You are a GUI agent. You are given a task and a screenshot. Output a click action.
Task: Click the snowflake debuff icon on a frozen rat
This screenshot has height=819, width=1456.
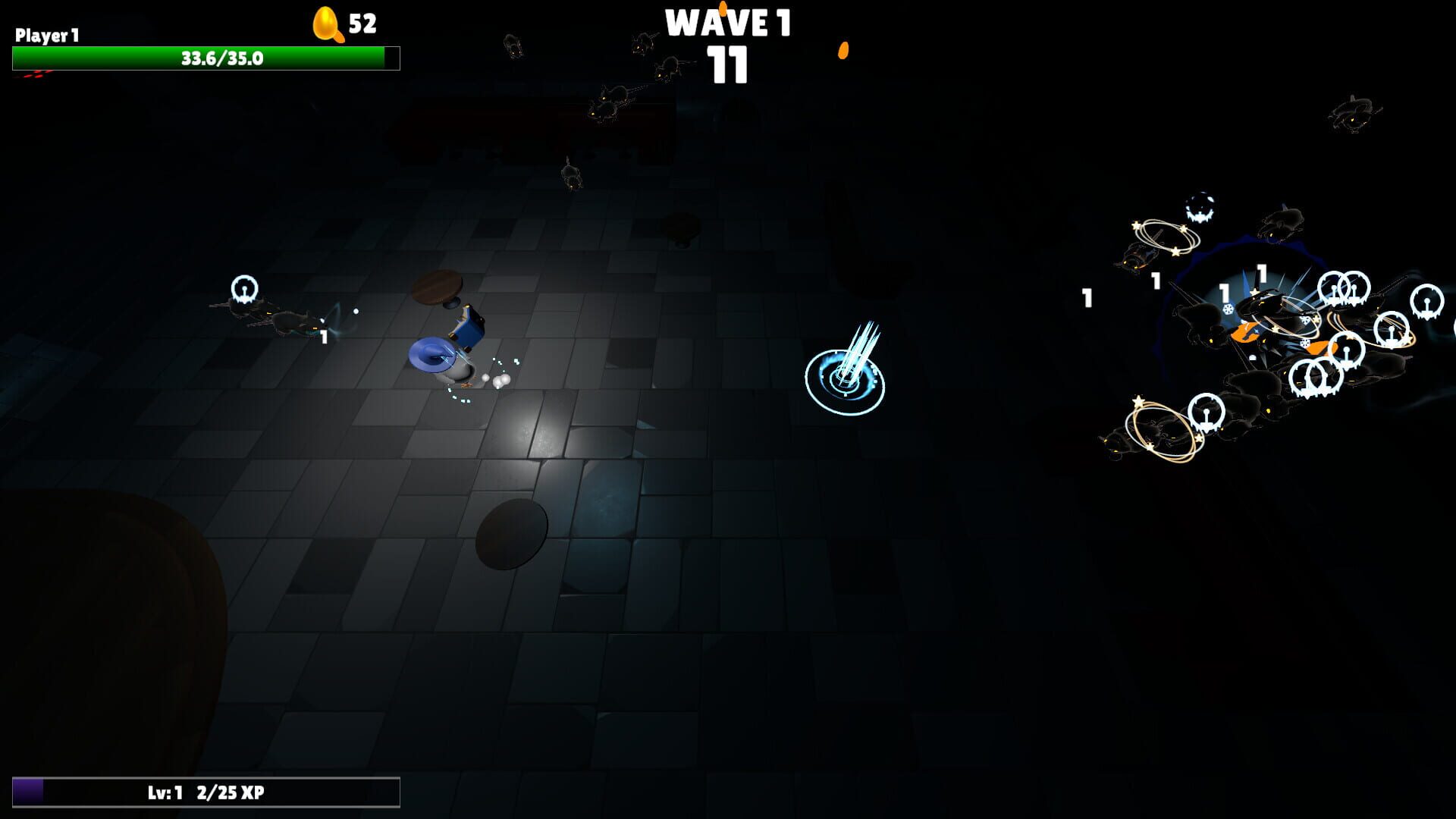(x=1227, y=309)
